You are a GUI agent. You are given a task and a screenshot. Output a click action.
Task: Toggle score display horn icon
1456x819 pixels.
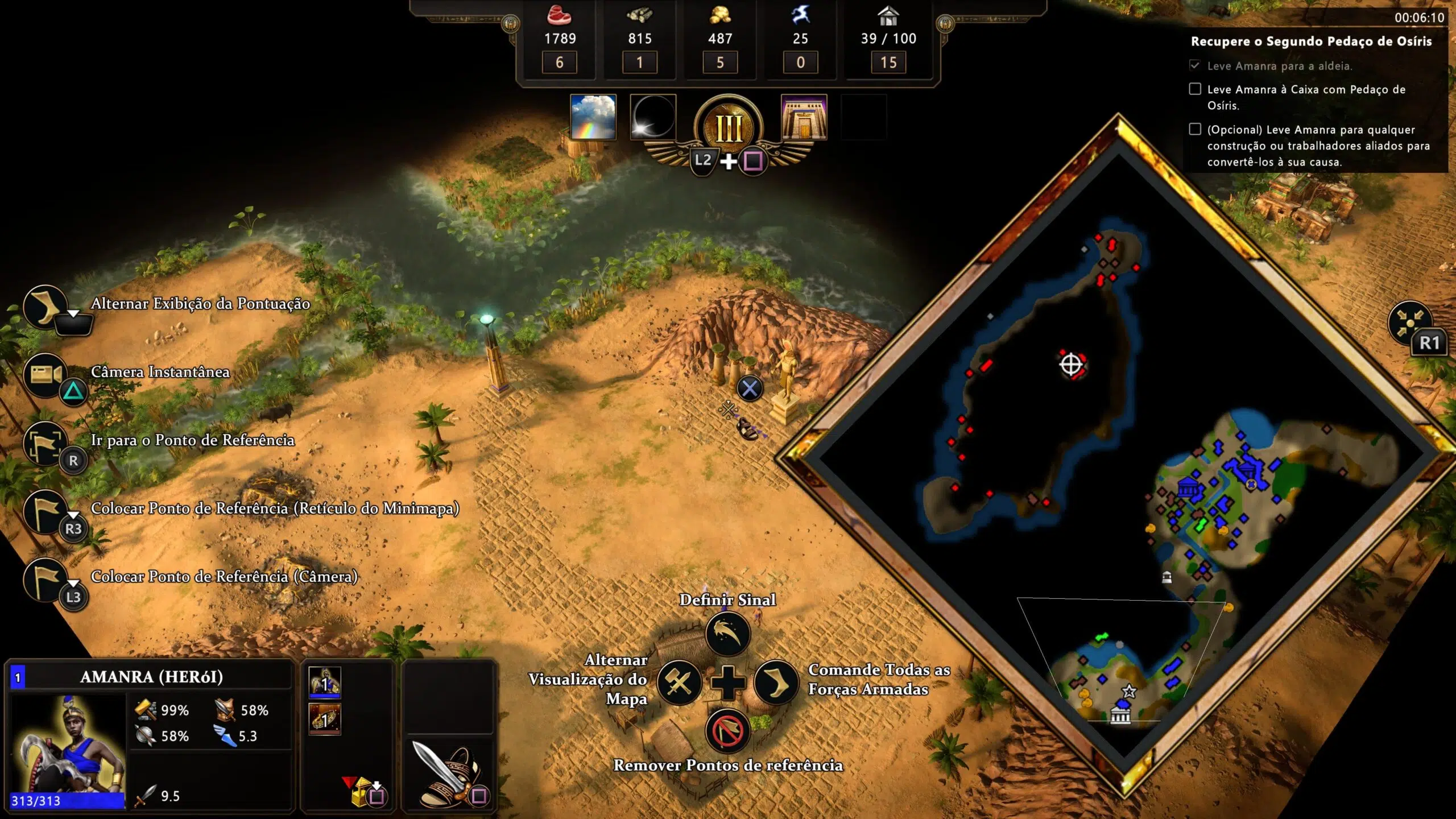[x=45, y=306]
